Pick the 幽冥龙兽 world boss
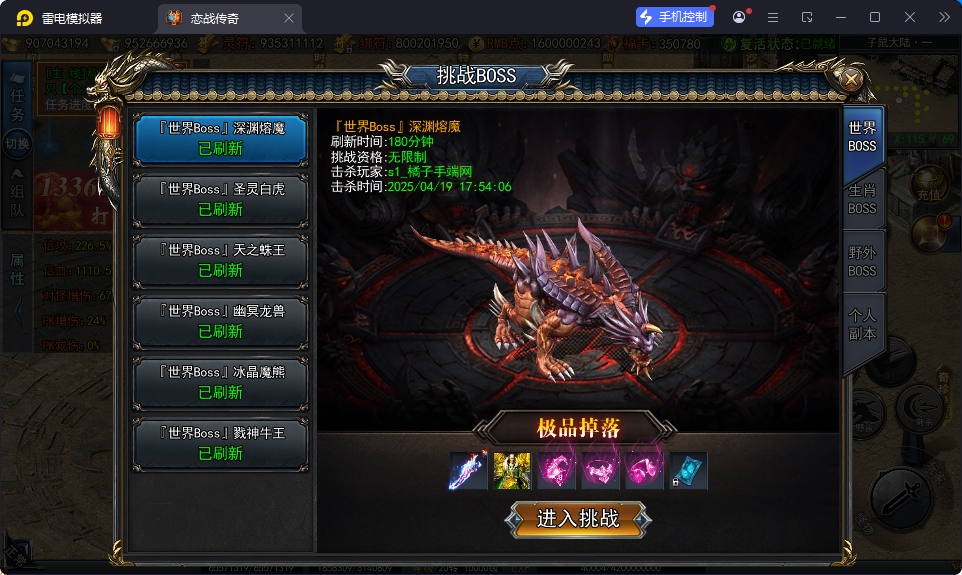Viewport: 962px width, 575px height. (221, 321)
